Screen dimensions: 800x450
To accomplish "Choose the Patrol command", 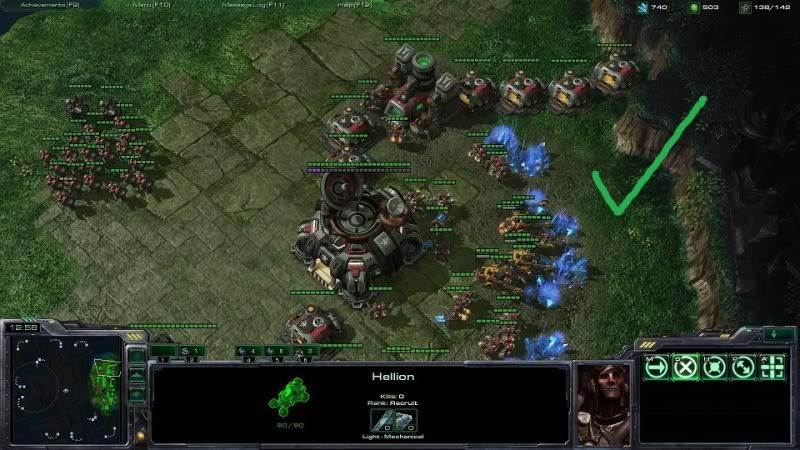I will click(x=743, y=367).
